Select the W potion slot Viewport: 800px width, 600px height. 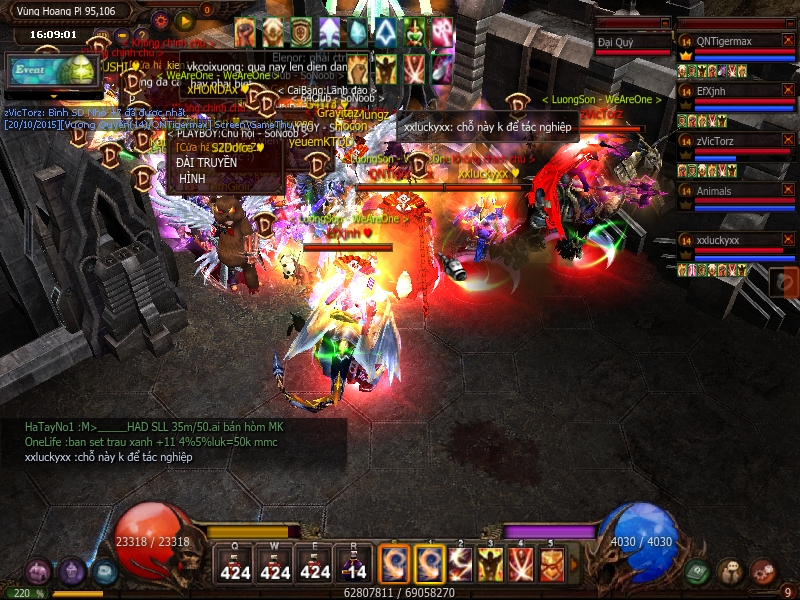click(275, 564)
